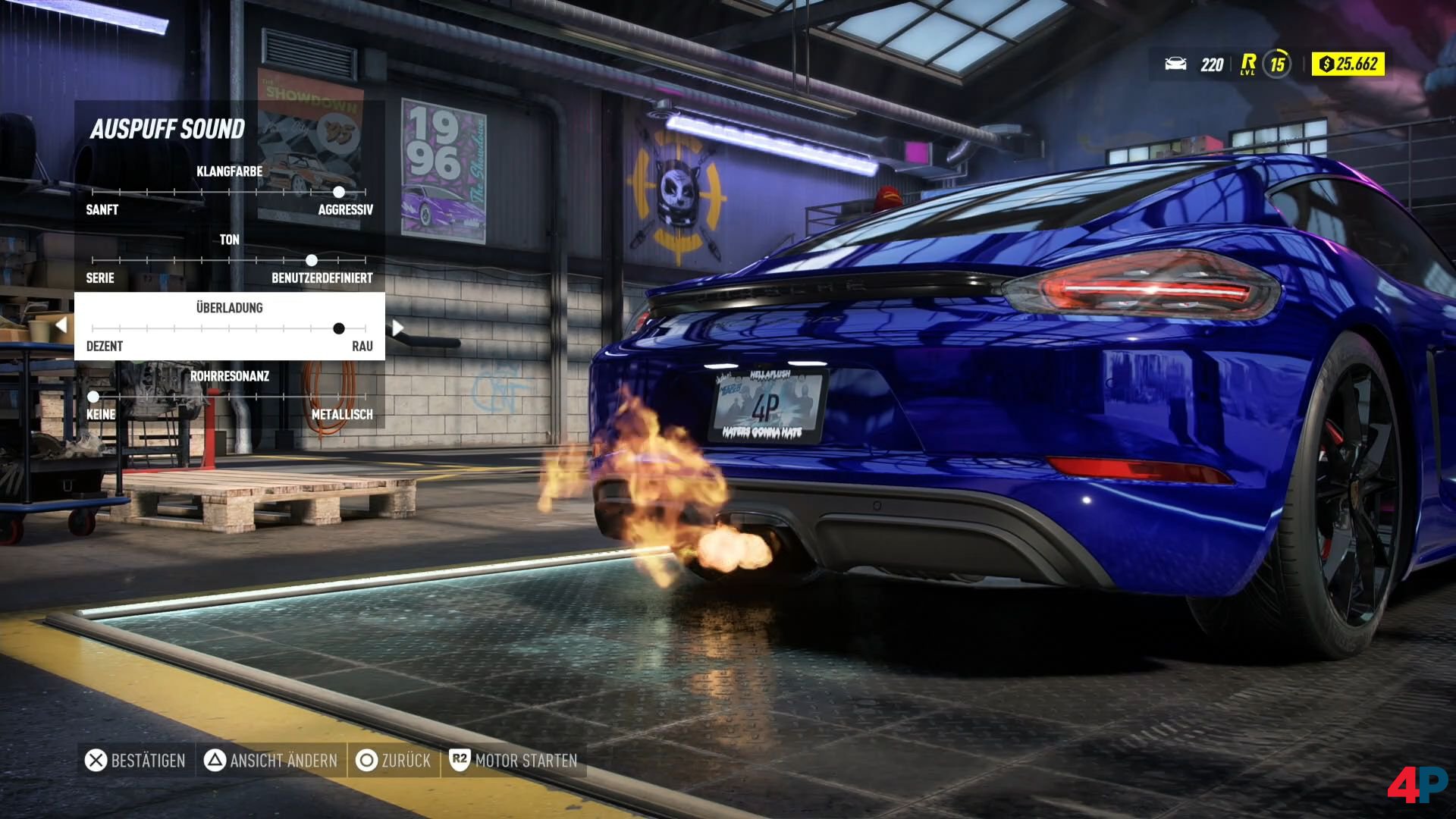Decrease Überladung with the left arrow
This screenshot has width=1456, height=819.
(x=61, y=326)
